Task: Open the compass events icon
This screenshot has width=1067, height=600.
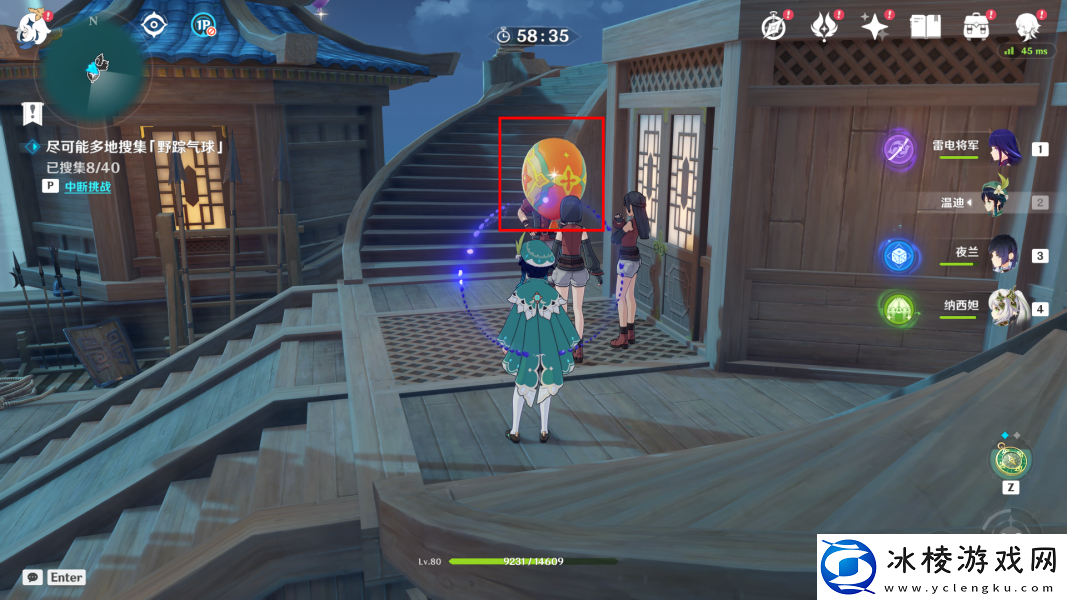Action: (x=773, y=27)
